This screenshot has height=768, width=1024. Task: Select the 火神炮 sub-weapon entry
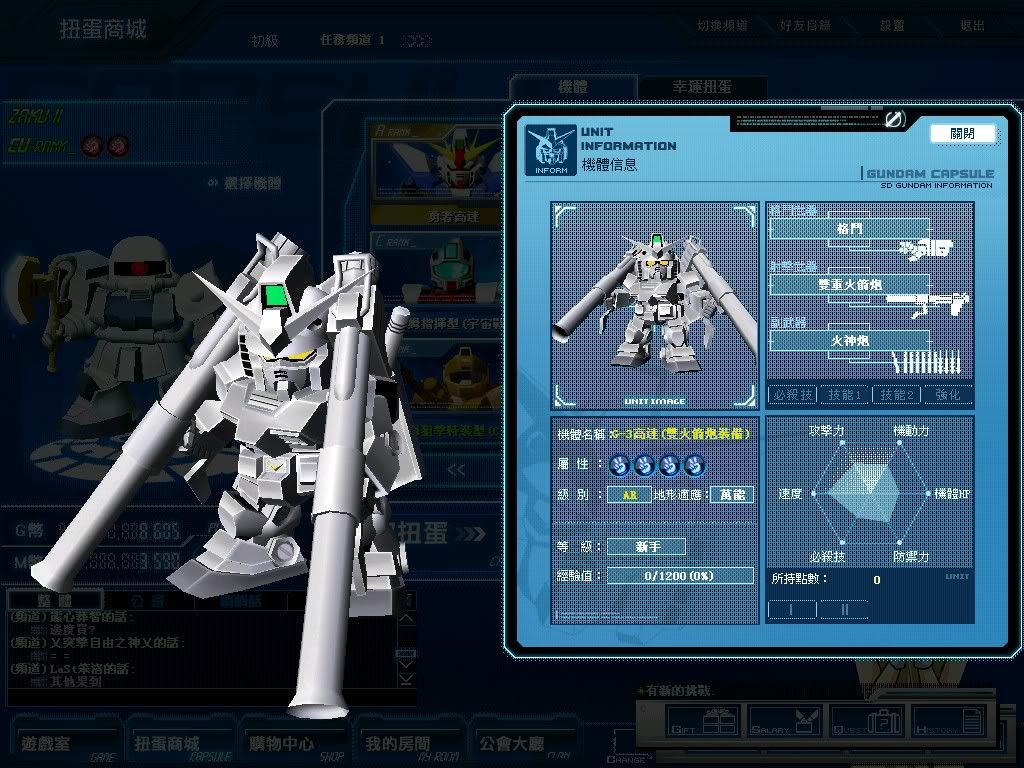tap(849, 340)
